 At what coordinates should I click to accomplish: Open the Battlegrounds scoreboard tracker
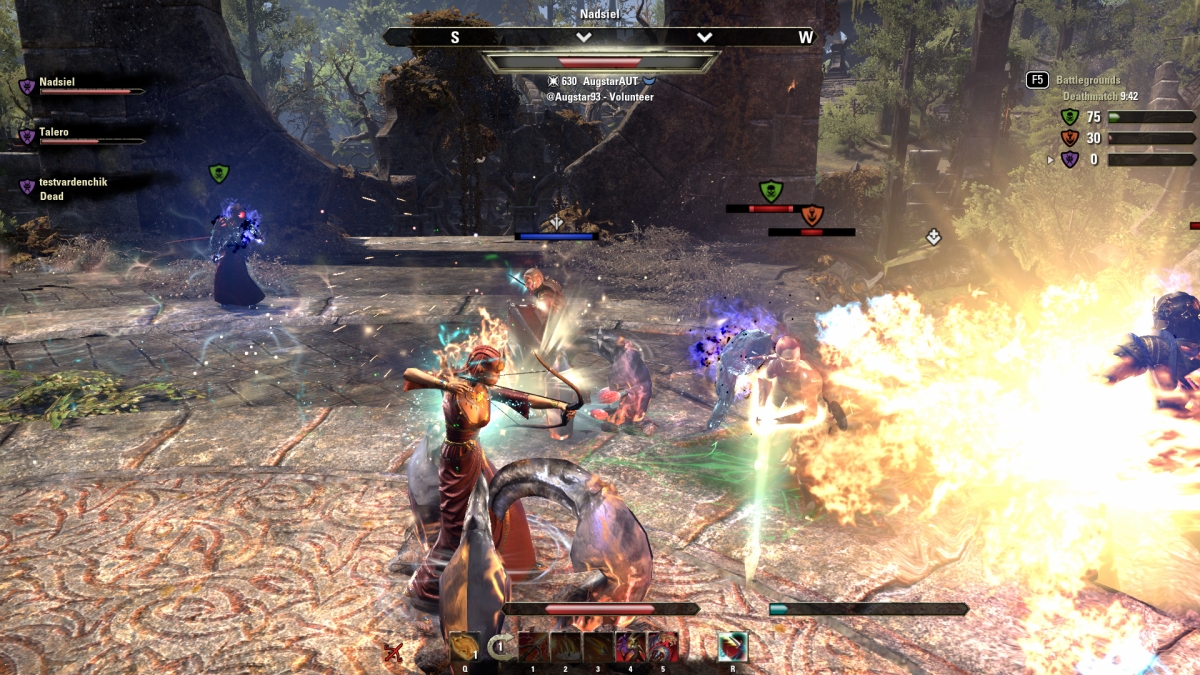[1090, 80]
